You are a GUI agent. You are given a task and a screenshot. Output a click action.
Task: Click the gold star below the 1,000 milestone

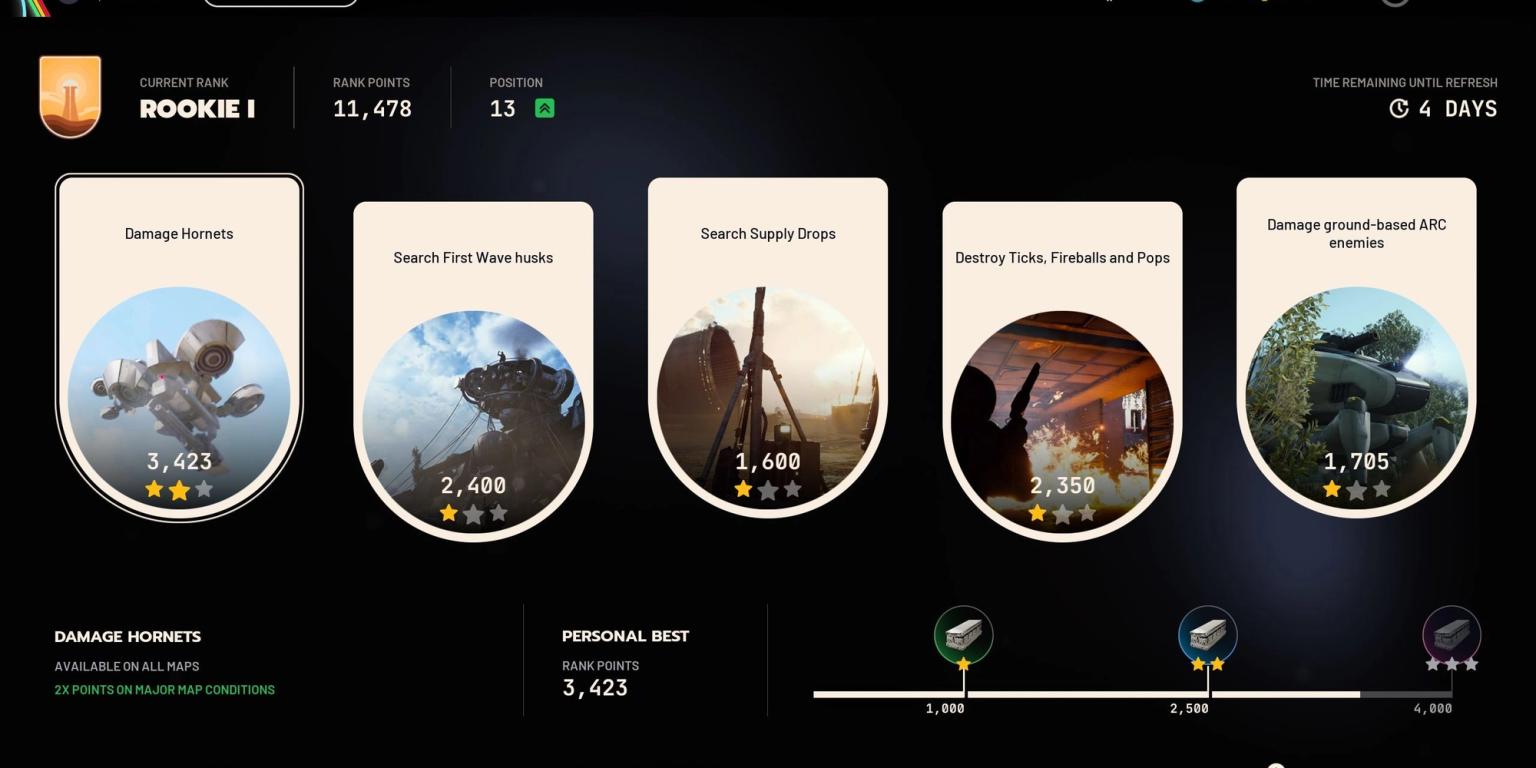963,662
